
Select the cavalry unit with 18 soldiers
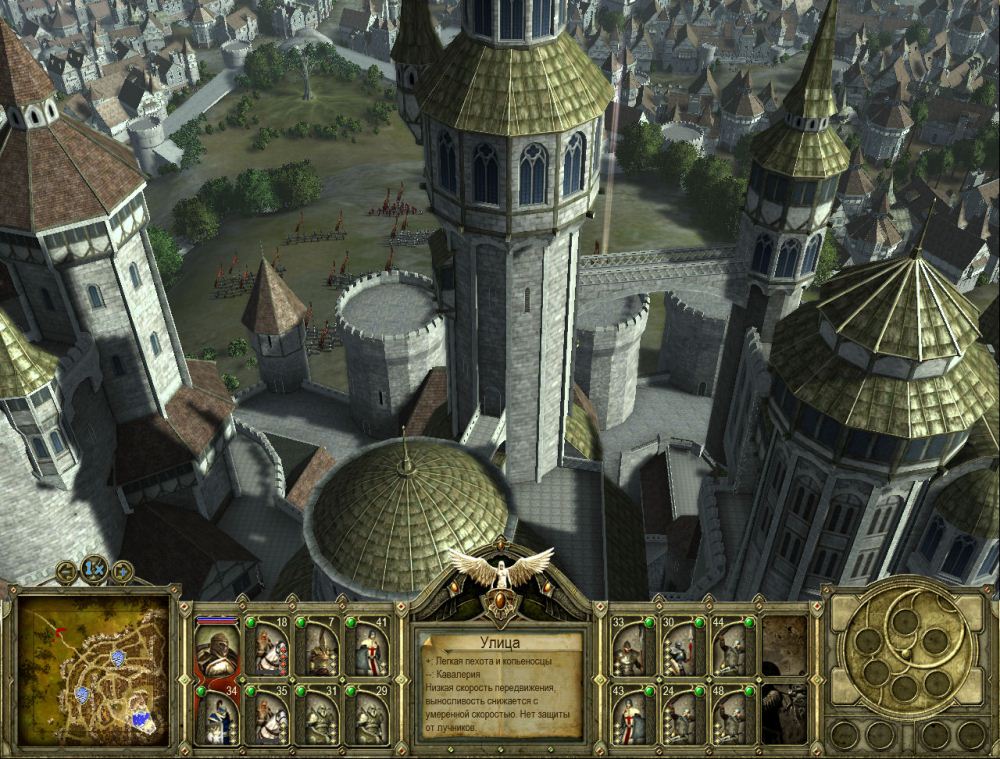(x=266, y=647)
